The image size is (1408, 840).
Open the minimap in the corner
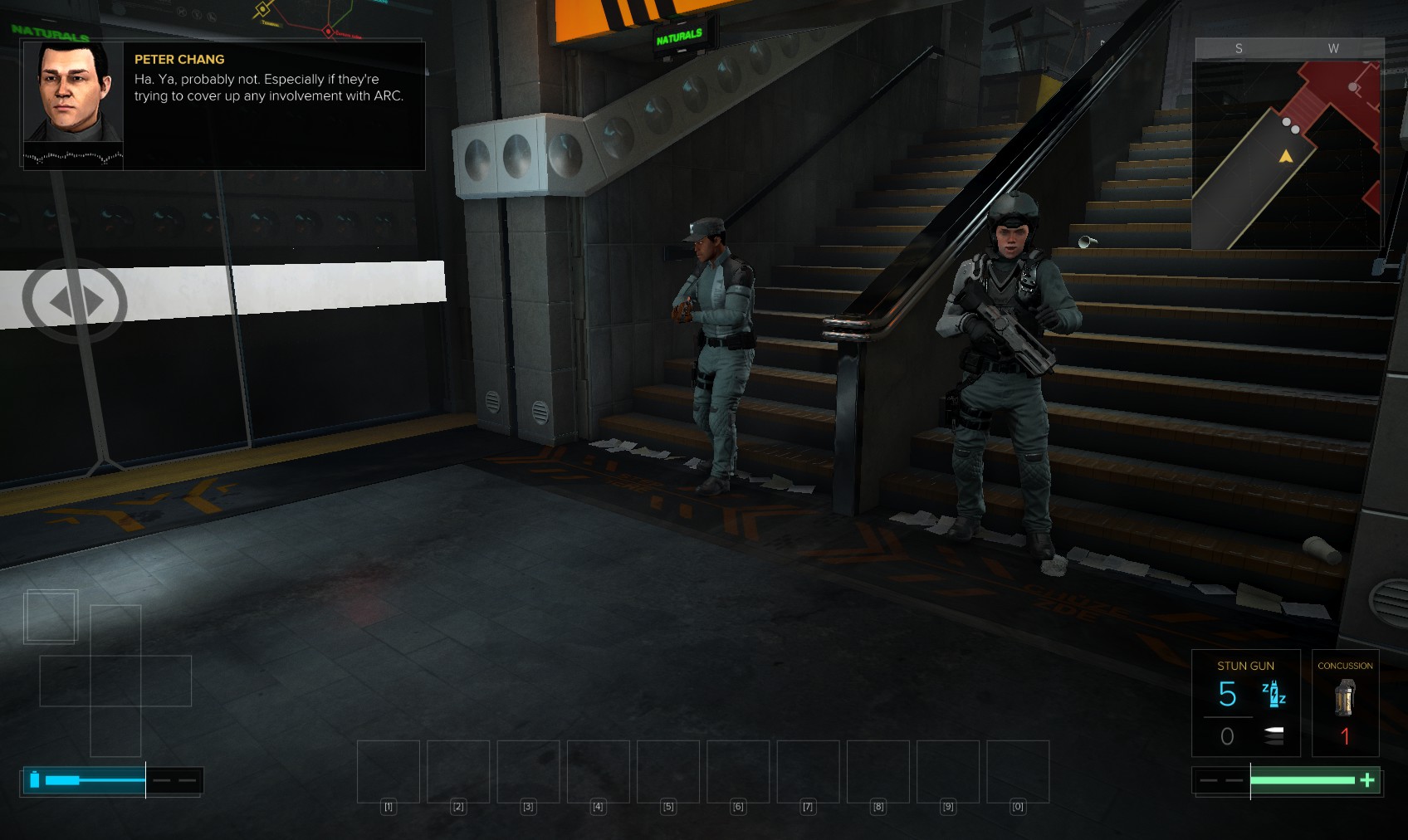(1287, 154)
